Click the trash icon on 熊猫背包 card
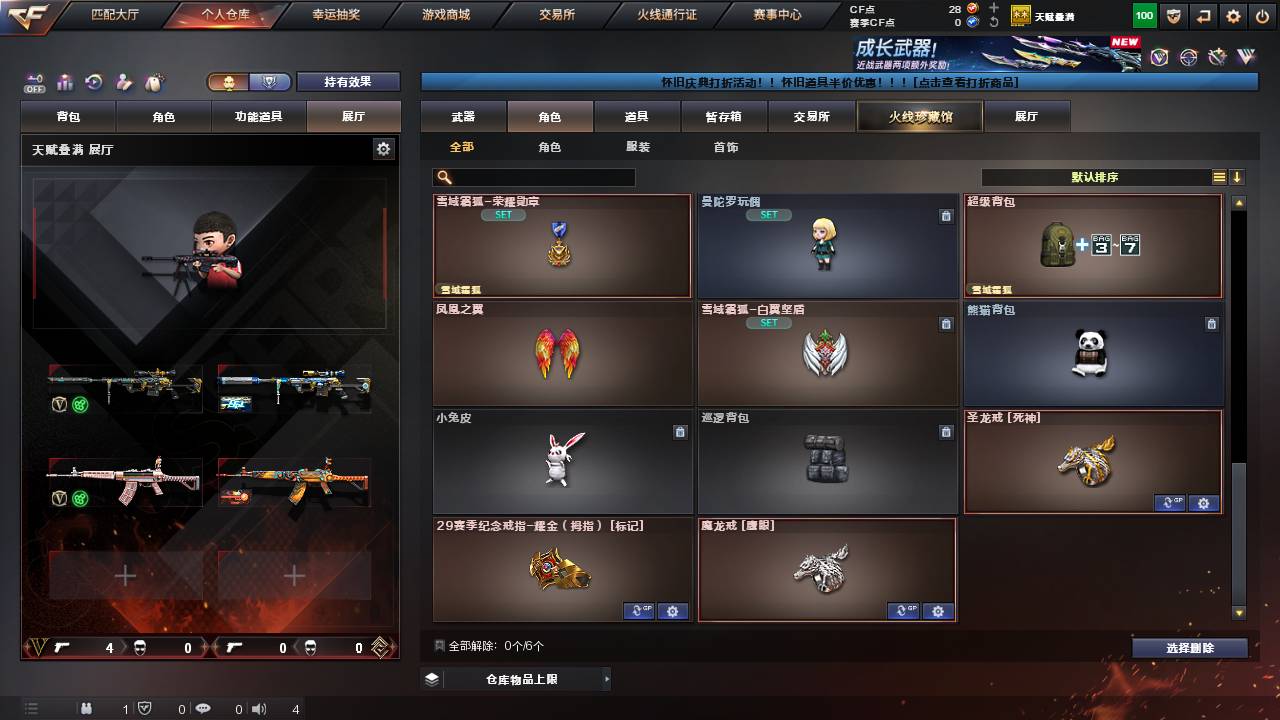This screenshot has height=720, width=1280. [1209, 324]
